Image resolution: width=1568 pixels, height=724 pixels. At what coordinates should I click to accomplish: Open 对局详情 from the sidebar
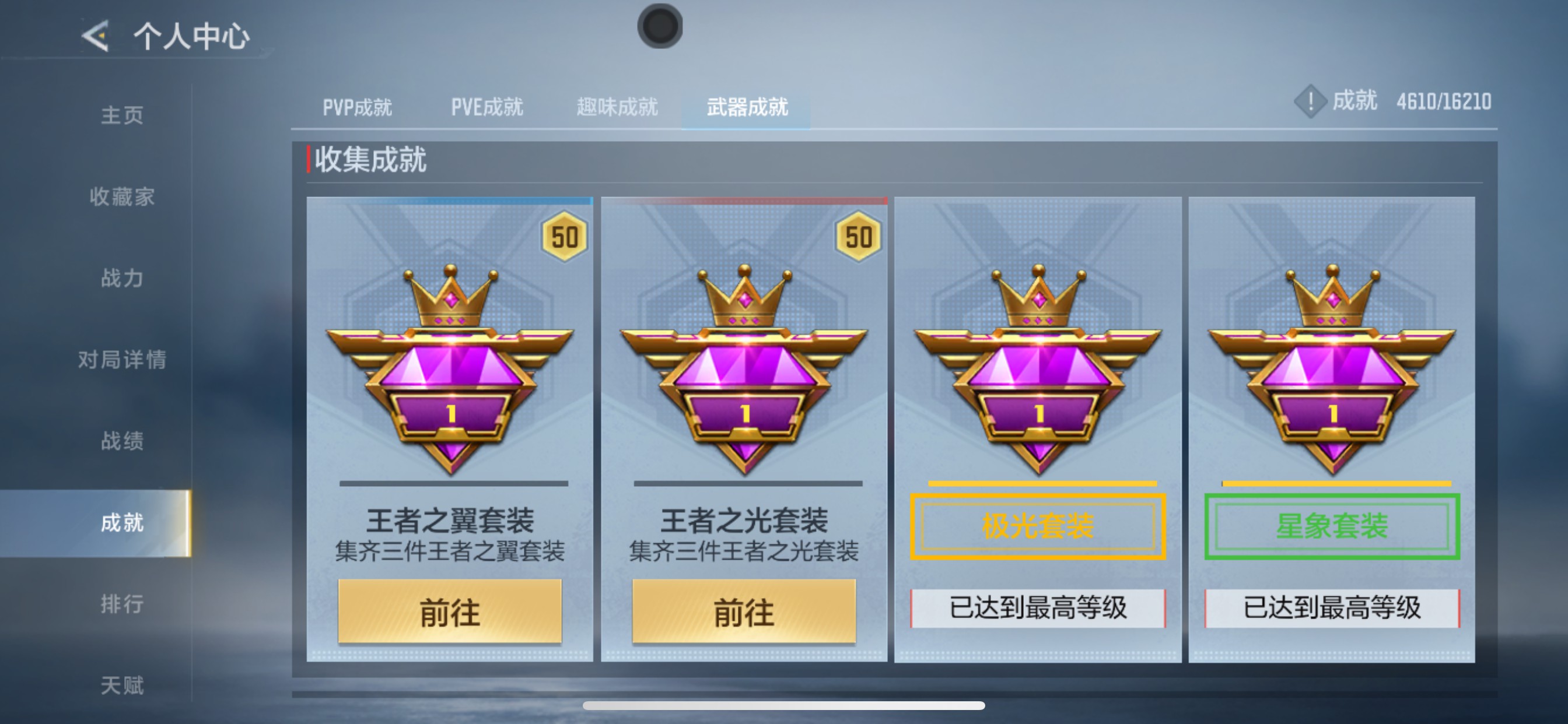122,360
